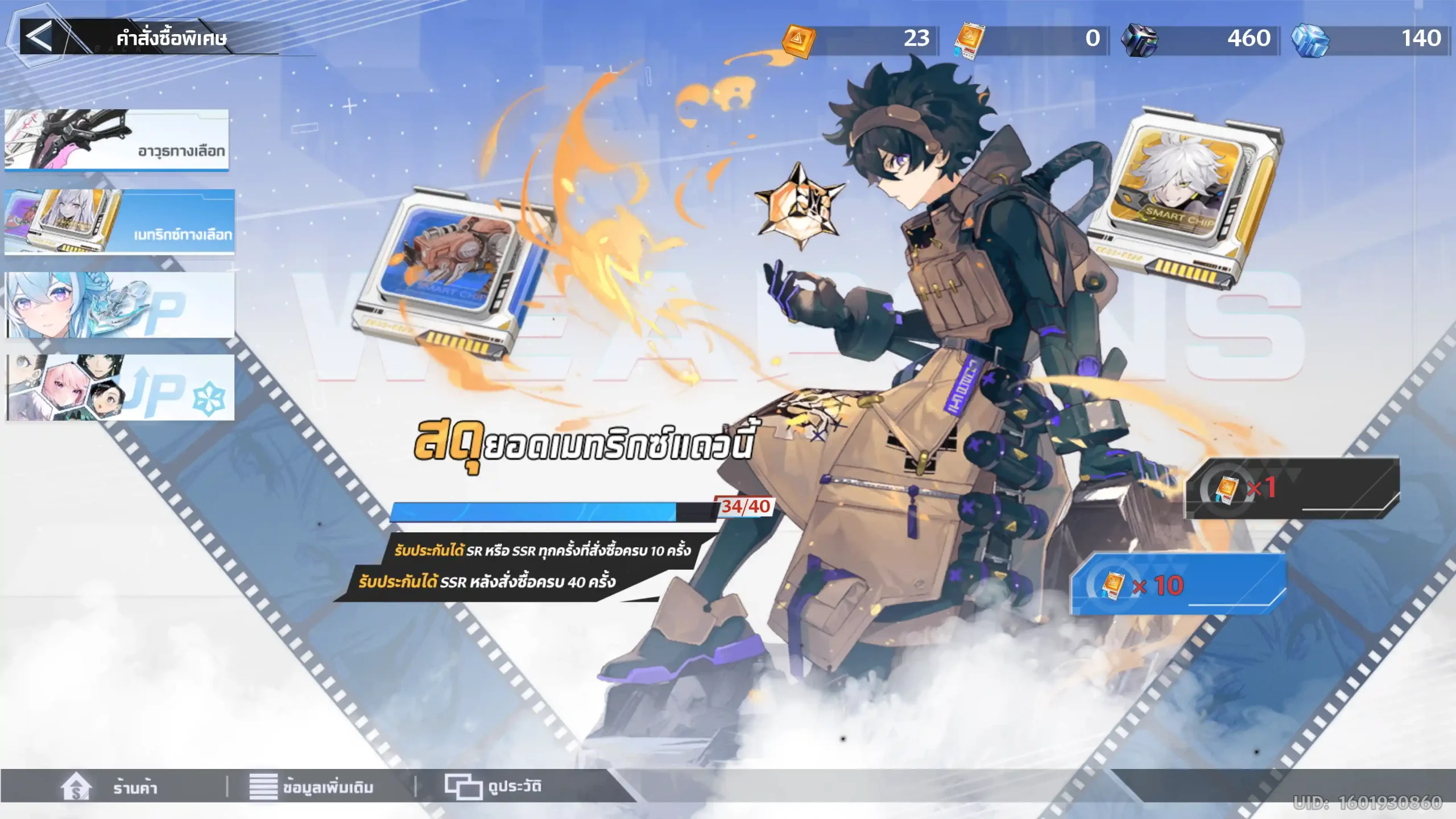Viewport: 1456px width, 819px height.
Task: Tap the blue crystal currency icon
Action: [1310, 39]
